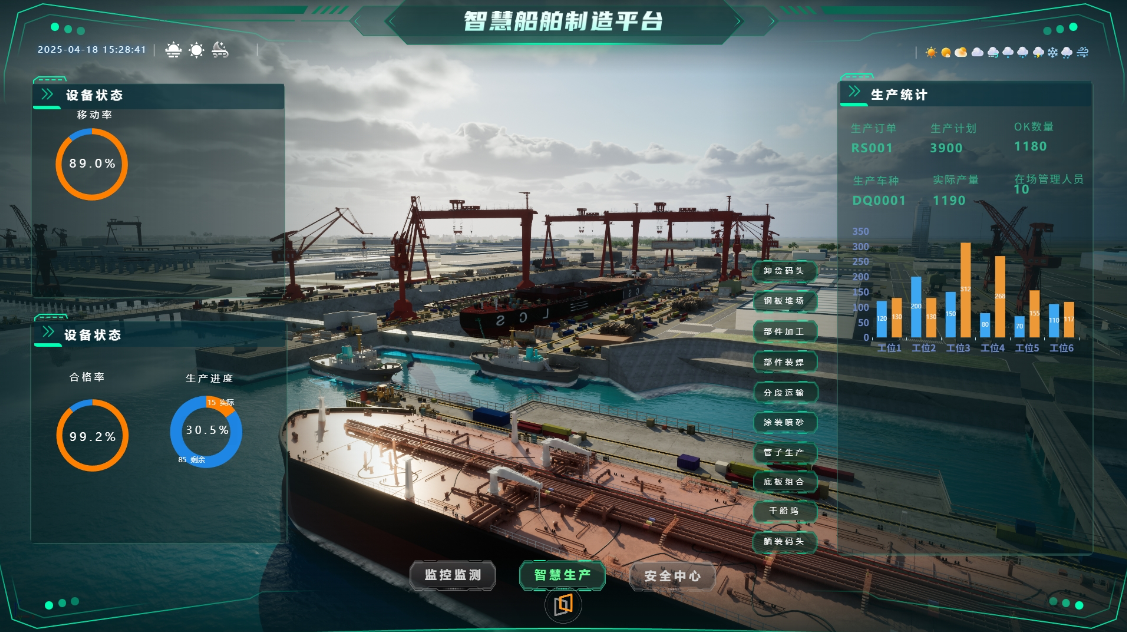The image size is (1127, 632).
Task: Activate the thunderstorm weather icon
Action: point(1037,52)
